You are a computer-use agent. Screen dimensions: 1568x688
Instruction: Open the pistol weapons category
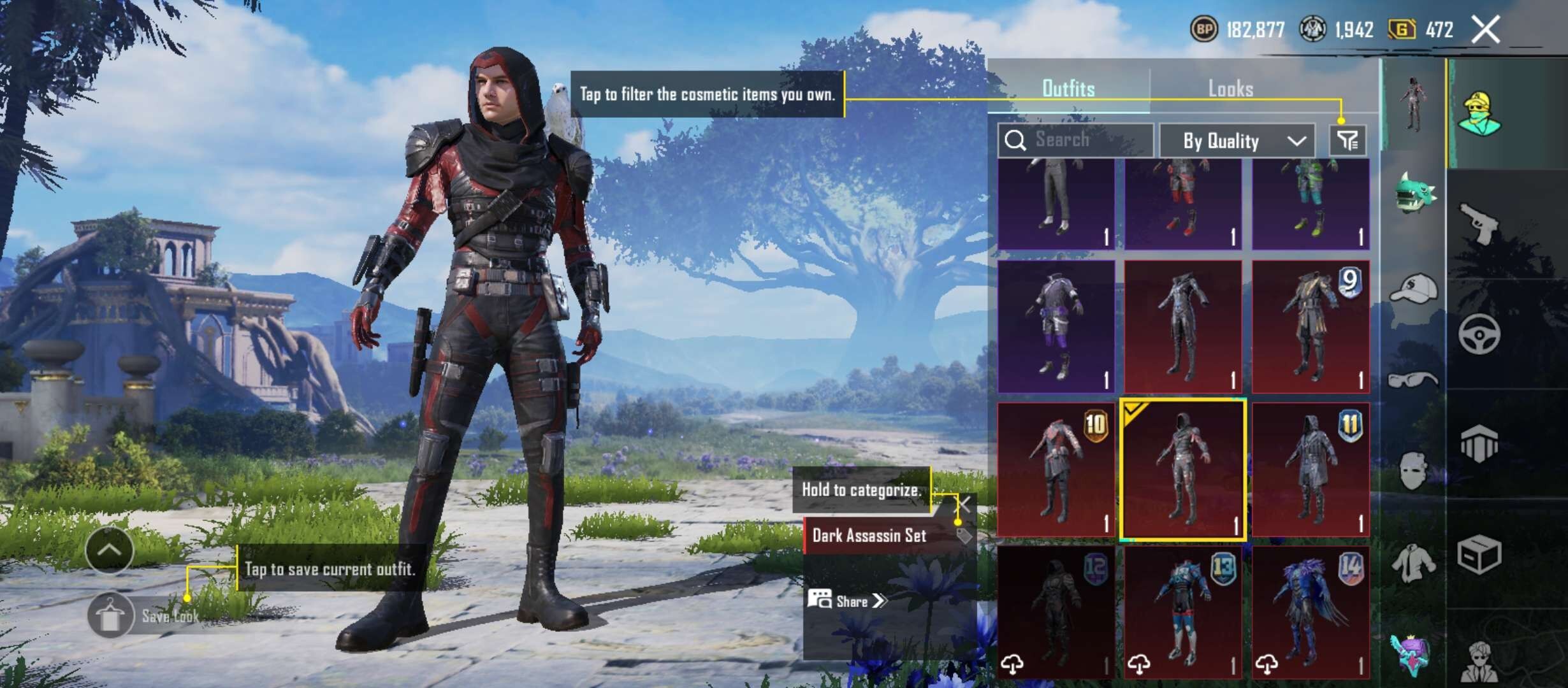tap(1479, 224)
